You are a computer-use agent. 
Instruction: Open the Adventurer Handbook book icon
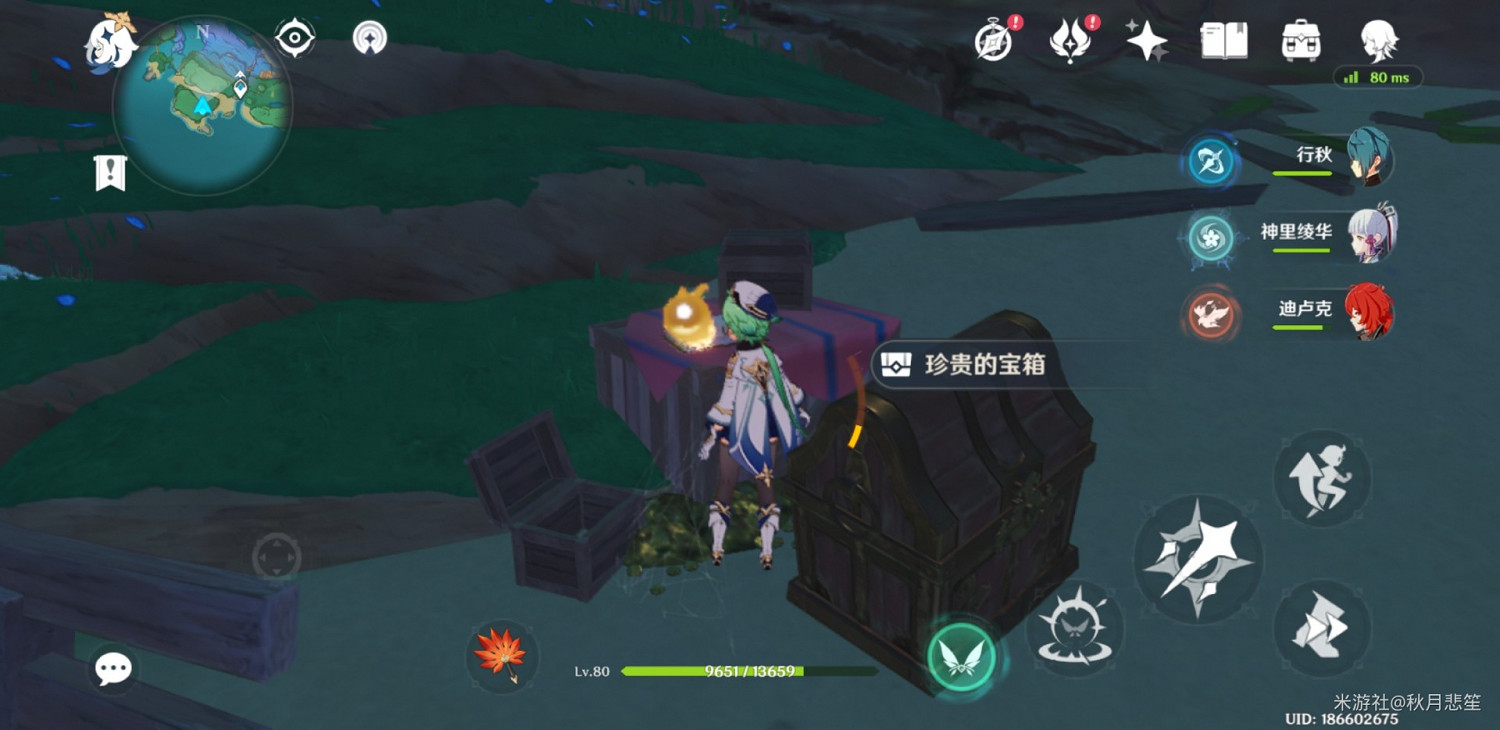click(x=1222, y=40)
